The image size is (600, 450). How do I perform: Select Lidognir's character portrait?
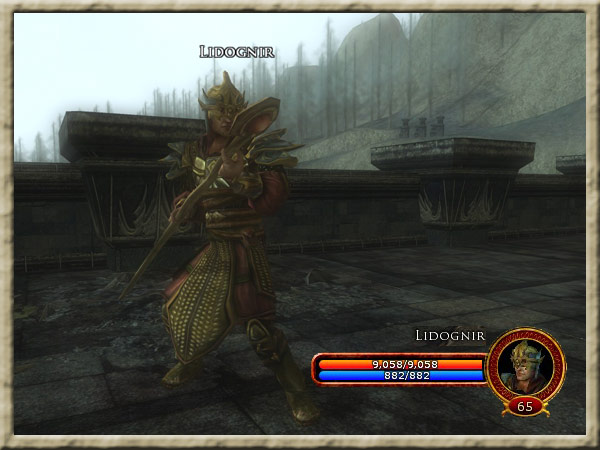pyautogui.click(x=523, y=365)
